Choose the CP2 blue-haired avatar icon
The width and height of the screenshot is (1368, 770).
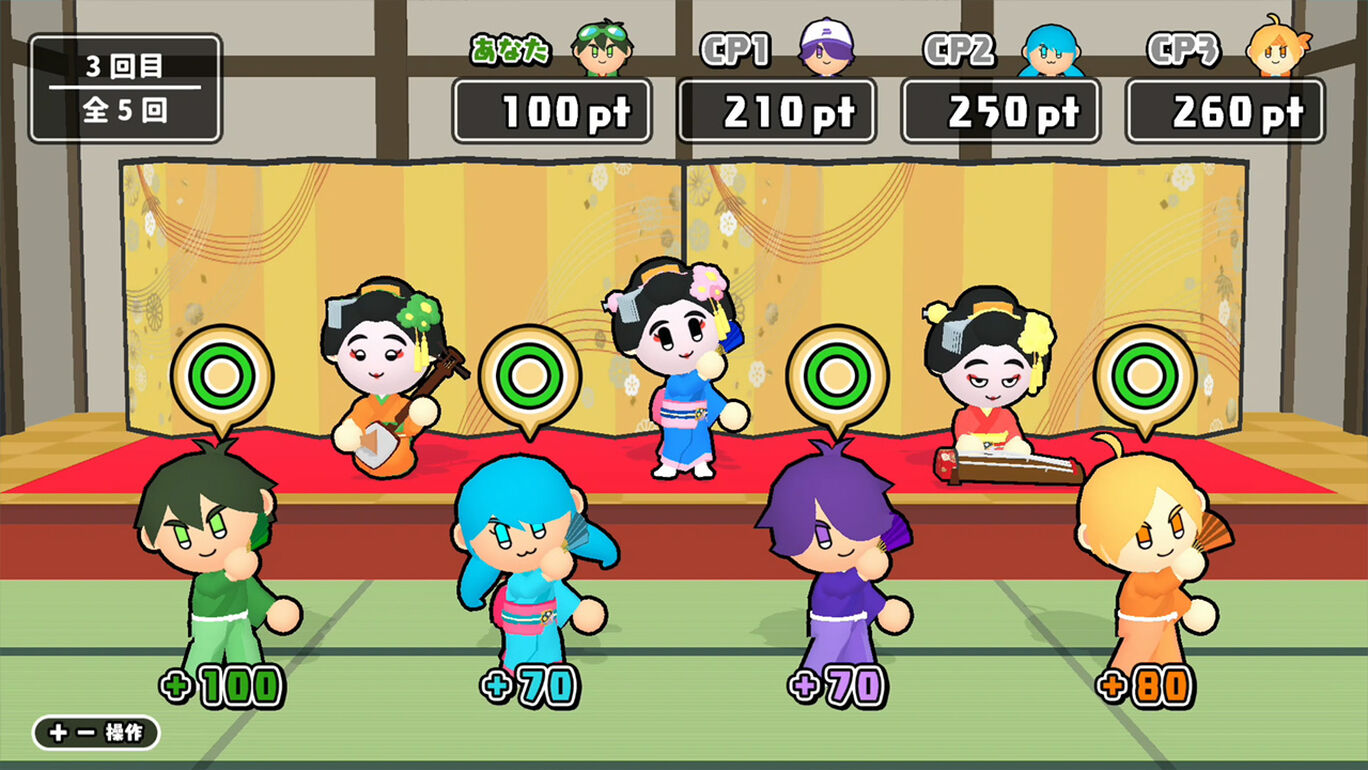[x=1051, y=48]
